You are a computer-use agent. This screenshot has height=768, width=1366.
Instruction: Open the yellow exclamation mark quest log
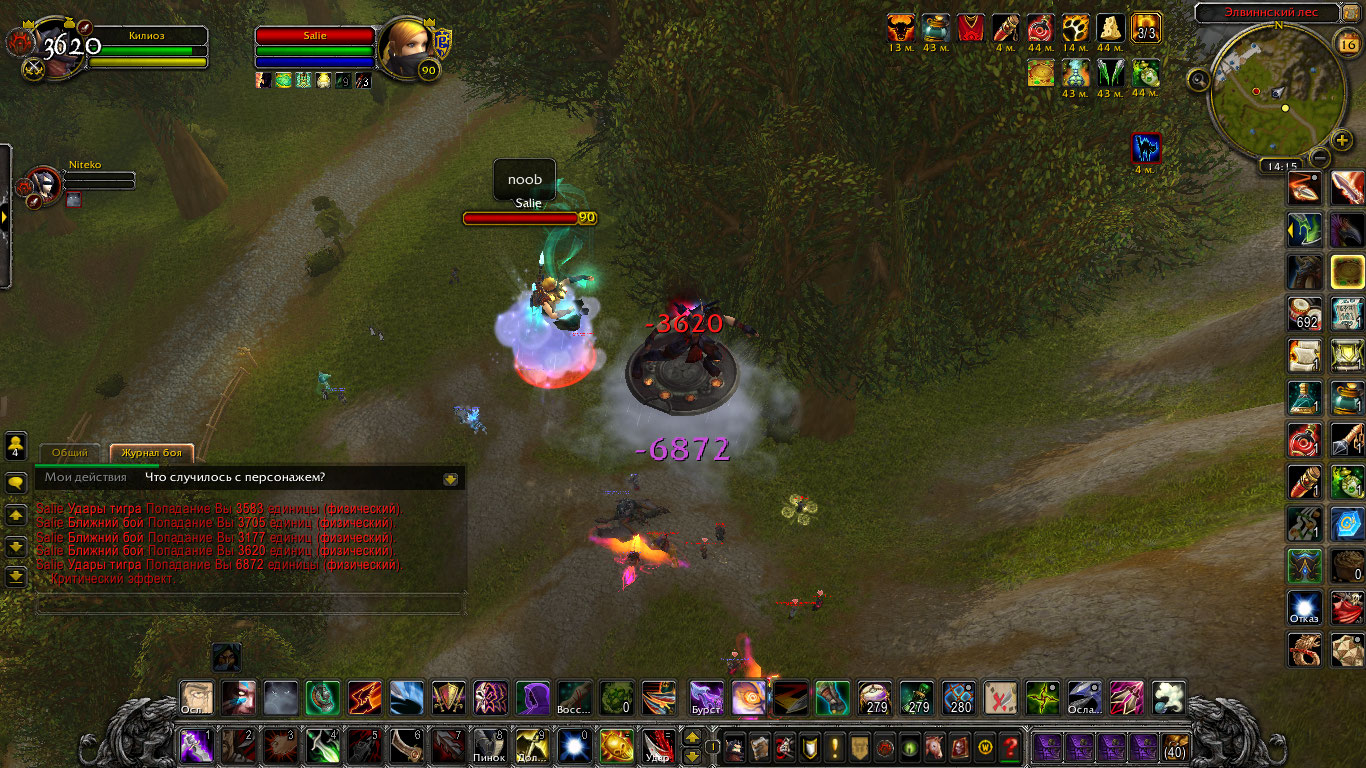tap(835, 746)
